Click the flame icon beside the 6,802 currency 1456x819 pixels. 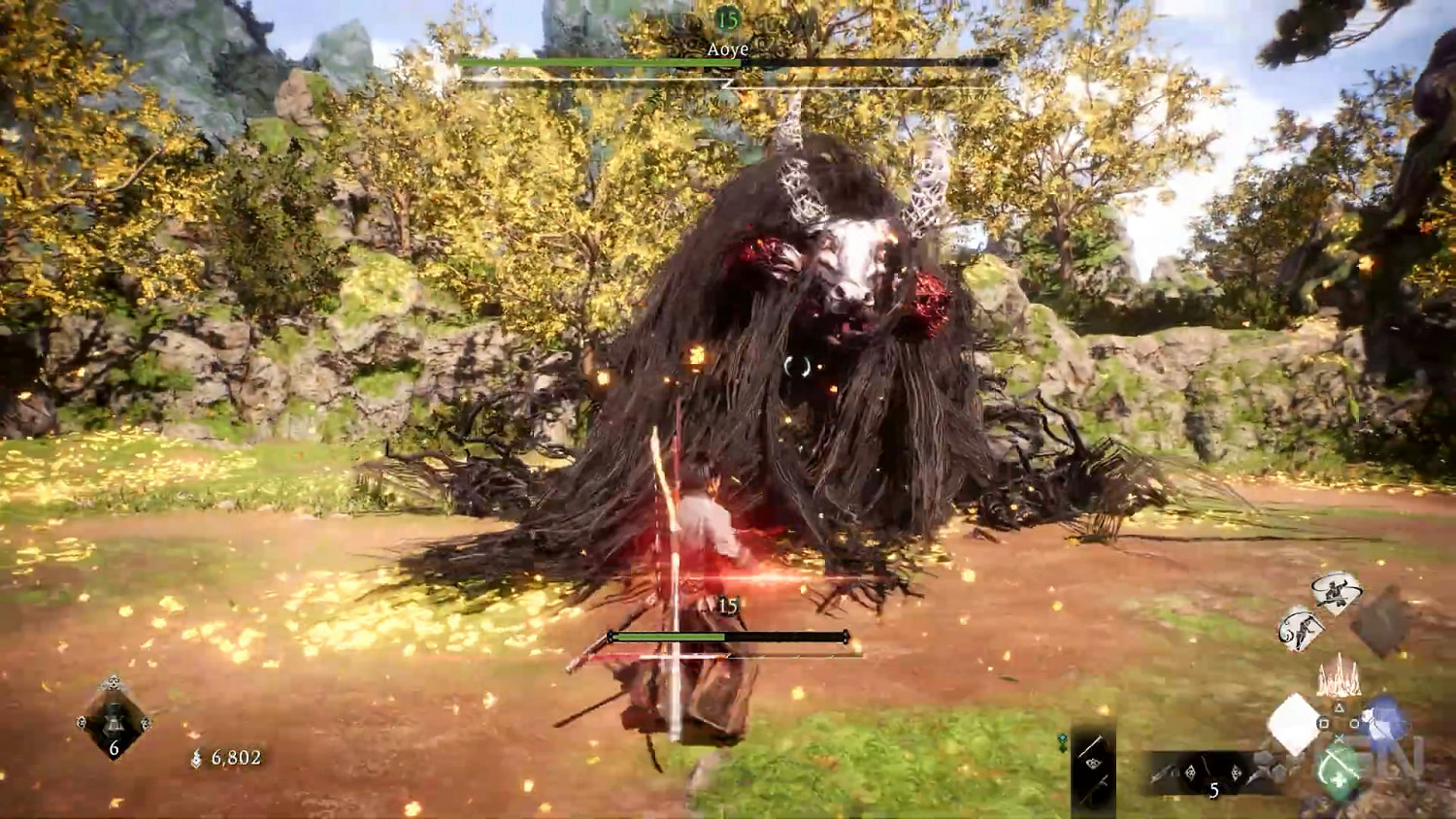pos(196,758)
